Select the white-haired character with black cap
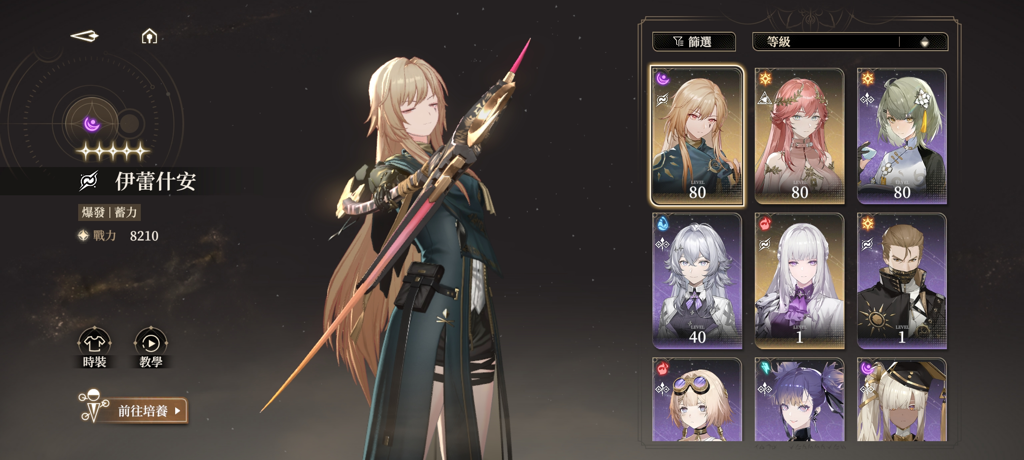 point(901,400)
